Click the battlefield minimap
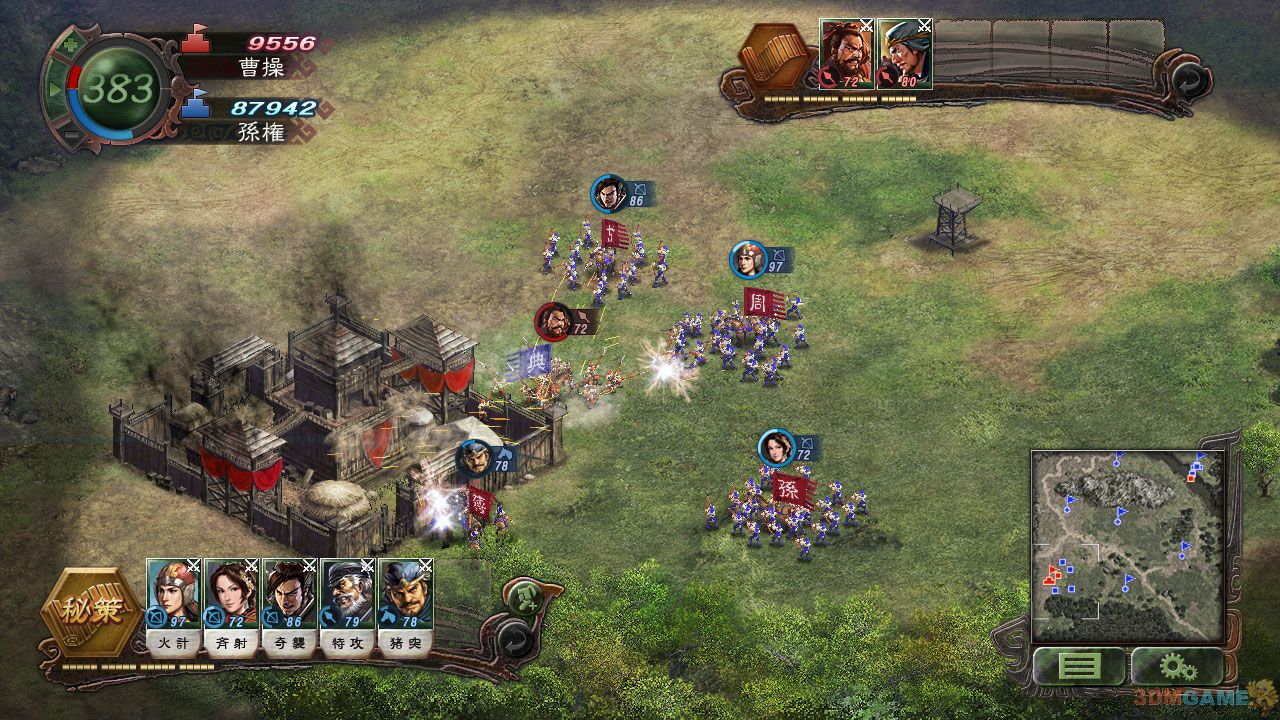The width and height of the screenshot is (1280, 720). (x=1126, y=545)
